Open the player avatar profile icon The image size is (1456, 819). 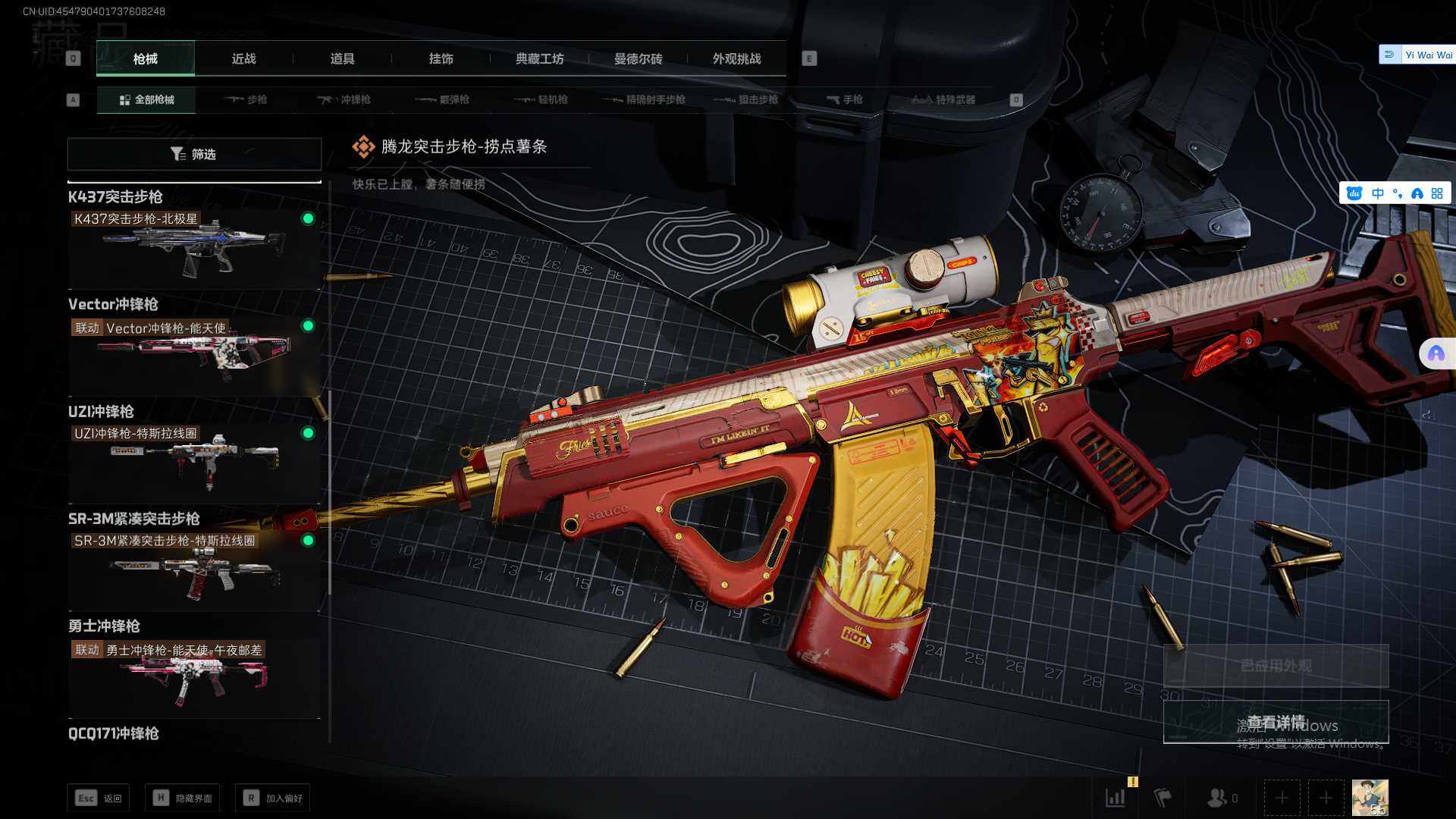tap(1370, 798)
